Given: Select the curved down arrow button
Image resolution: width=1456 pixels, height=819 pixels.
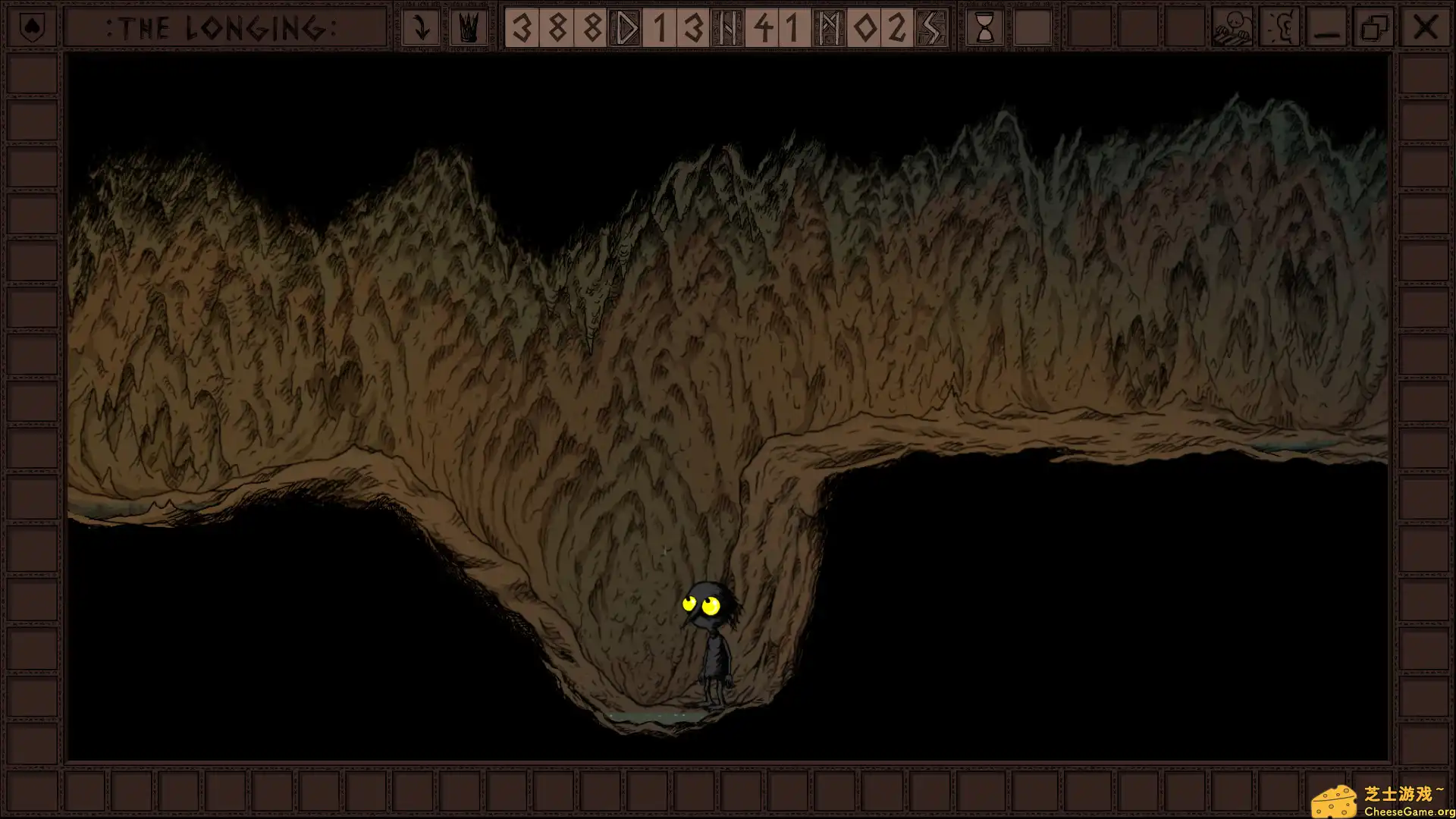Looking at the screenshot, I should pyautogui.click(x=421, y=28).
